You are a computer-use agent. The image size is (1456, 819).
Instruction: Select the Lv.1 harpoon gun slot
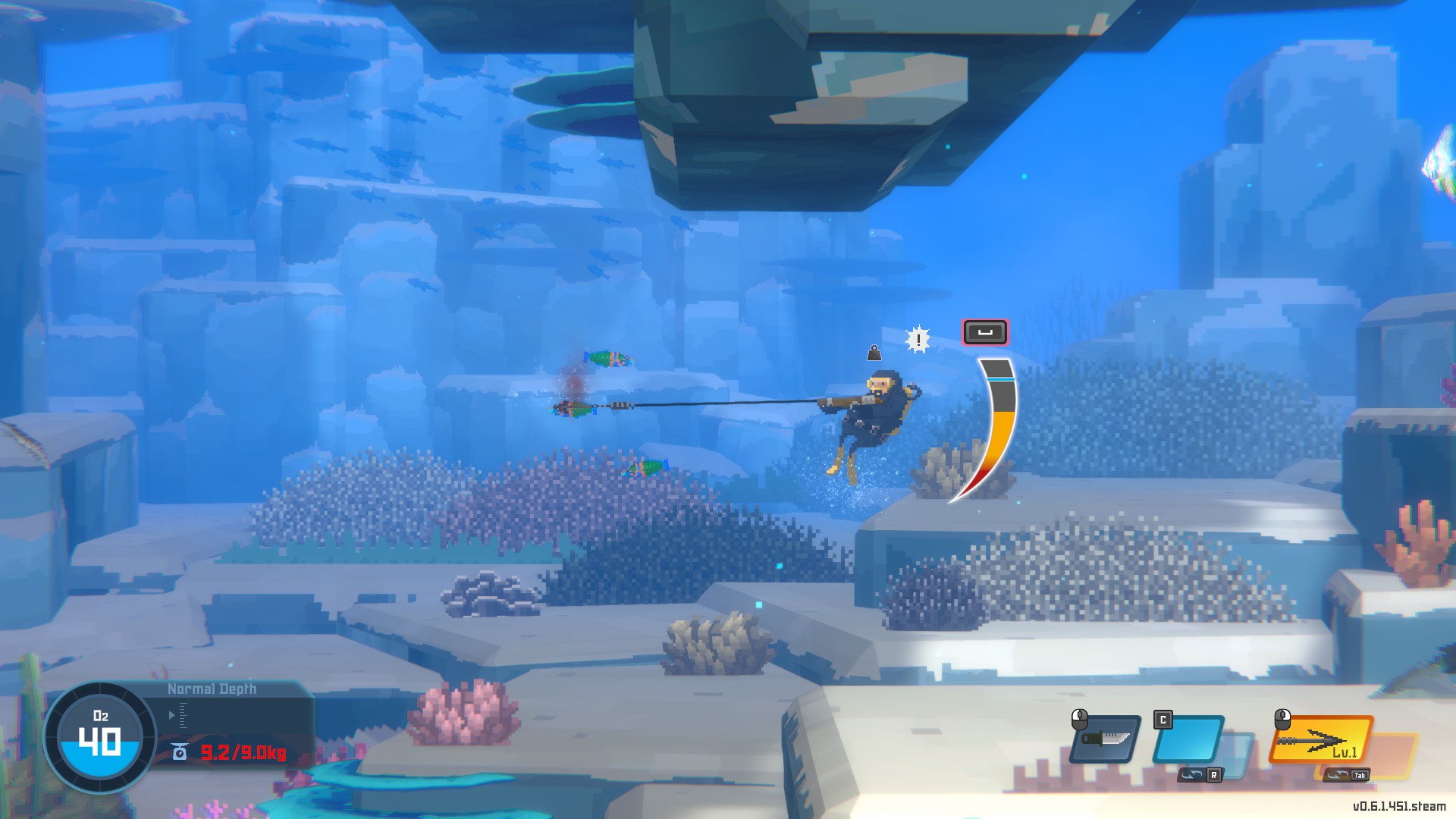[x=1322, y=739]
